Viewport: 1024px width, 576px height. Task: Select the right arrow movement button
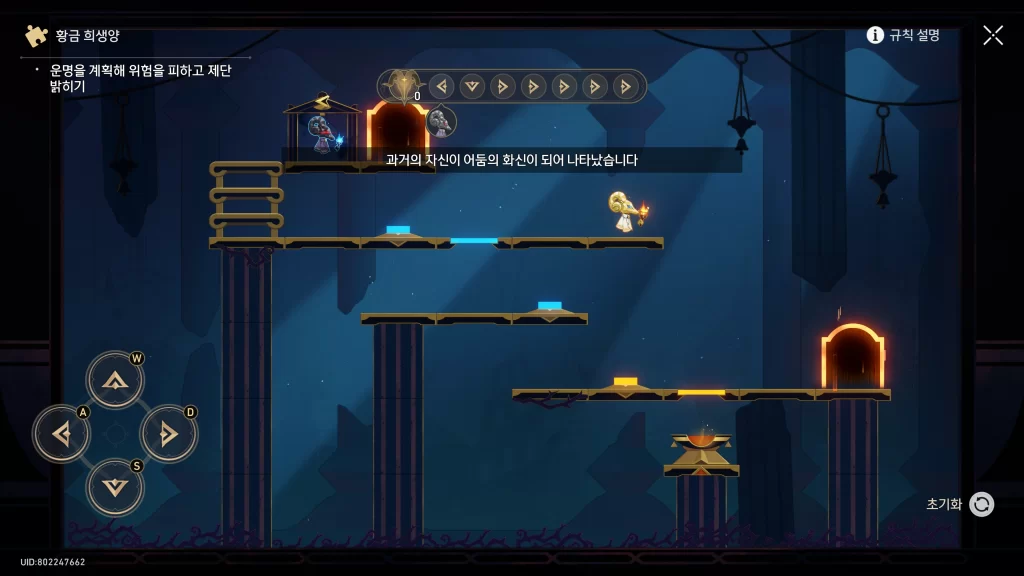[168, 433]
